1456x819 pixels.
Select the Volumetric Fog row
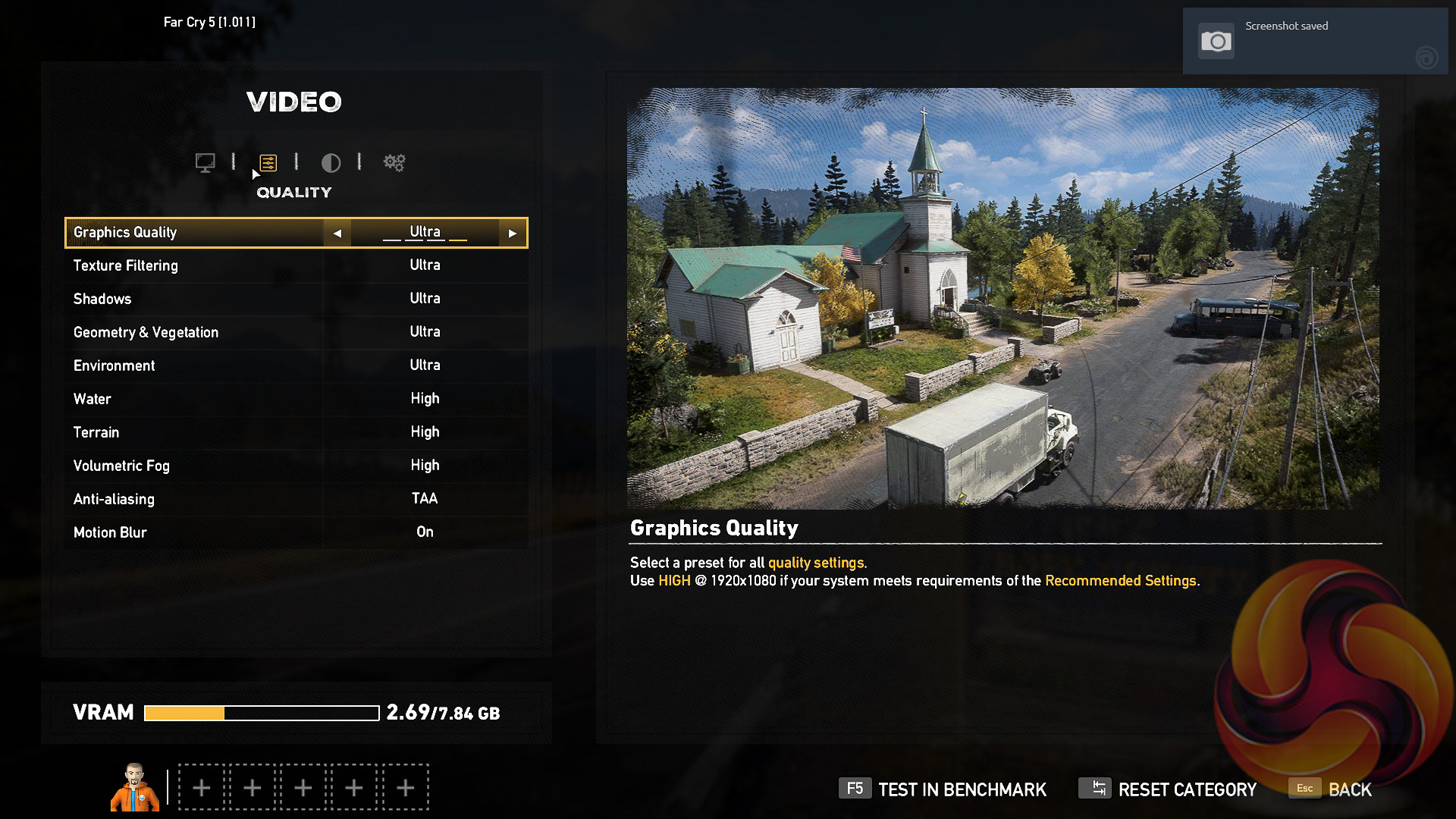296,466
